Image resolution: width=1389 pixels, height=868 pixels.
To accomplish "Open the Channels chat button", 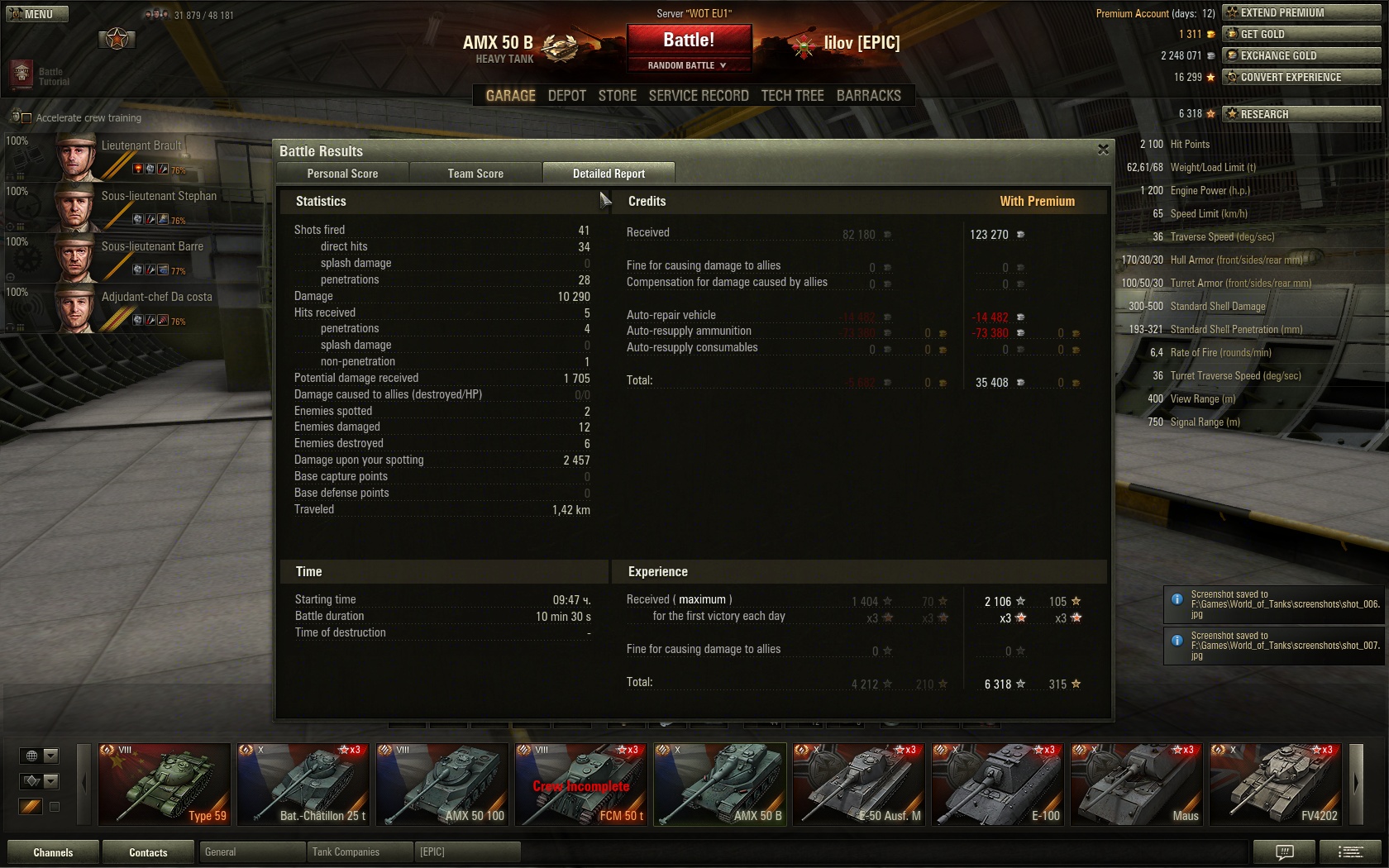I will [x=53, y=852].
